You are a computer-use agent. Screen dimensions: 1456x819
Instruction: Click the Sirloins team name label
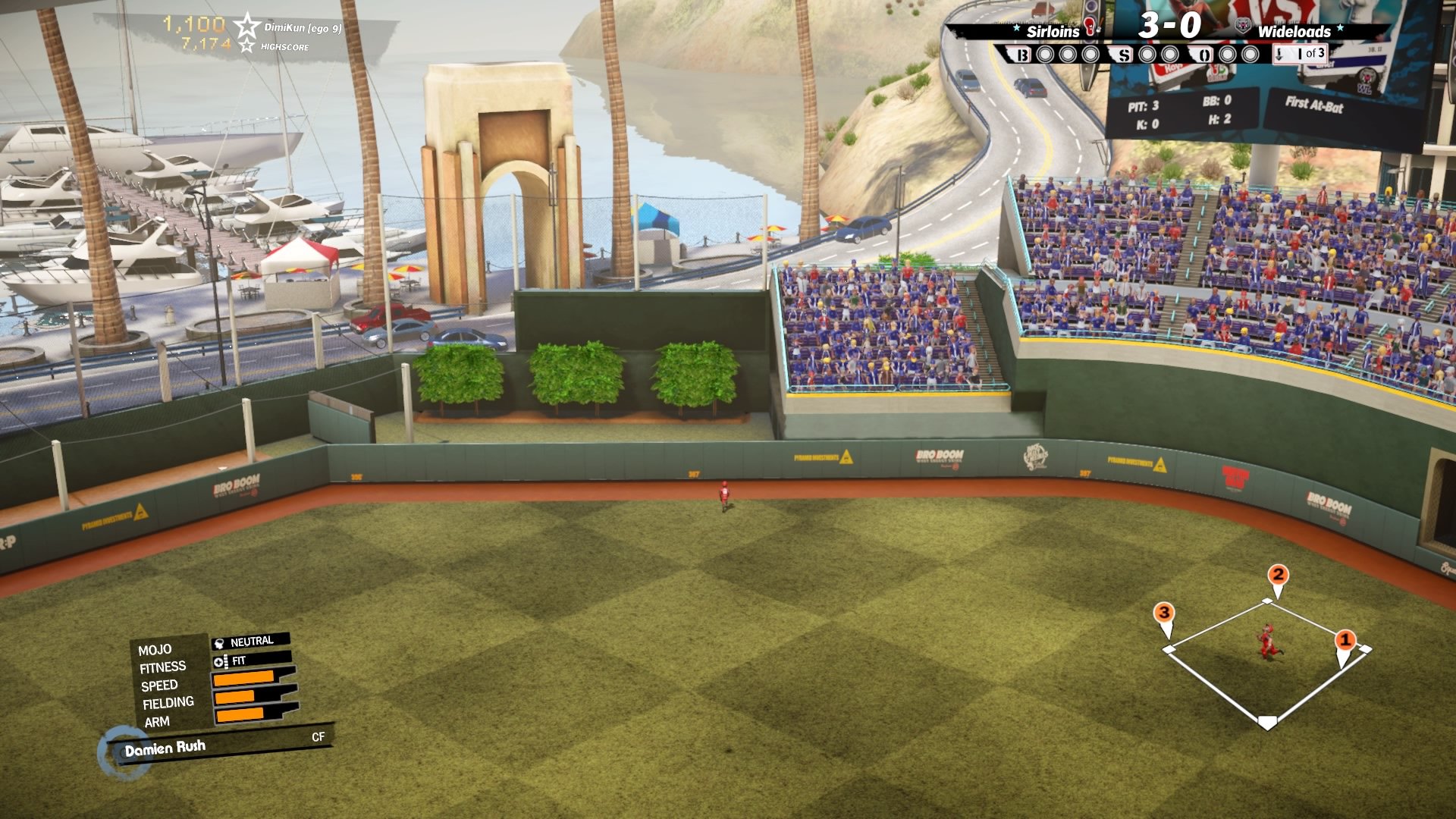1053,32
